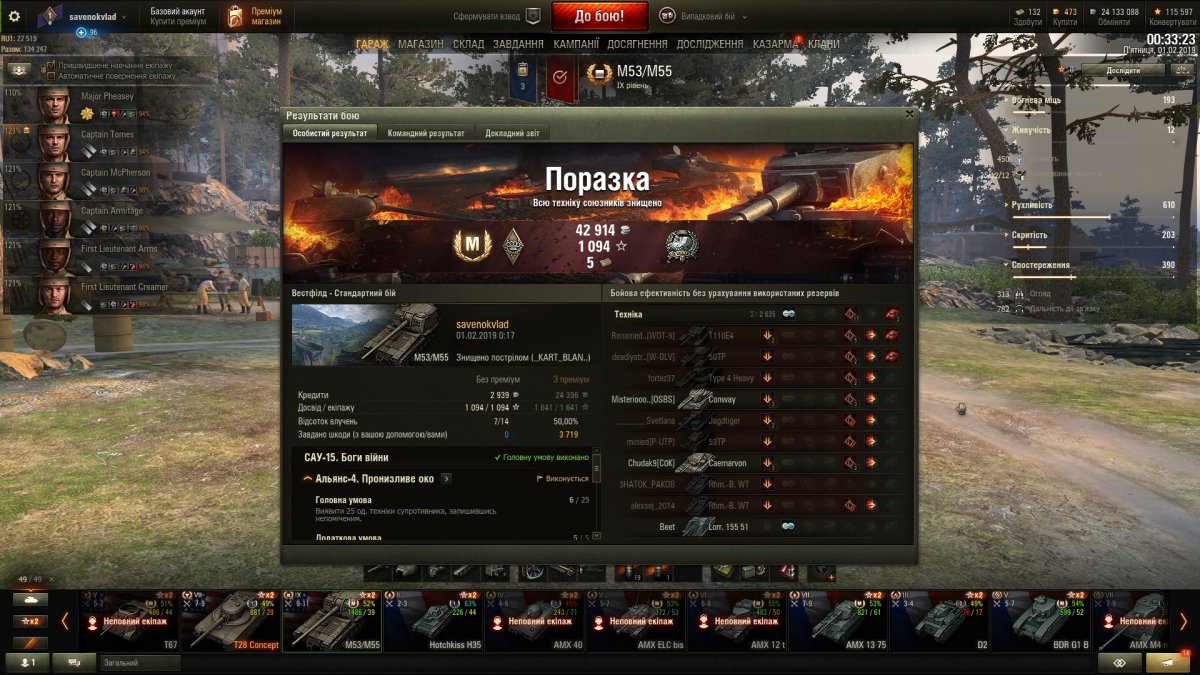Click the Загальний chat channel field
Screen dimensions: 1200x675
138,662
